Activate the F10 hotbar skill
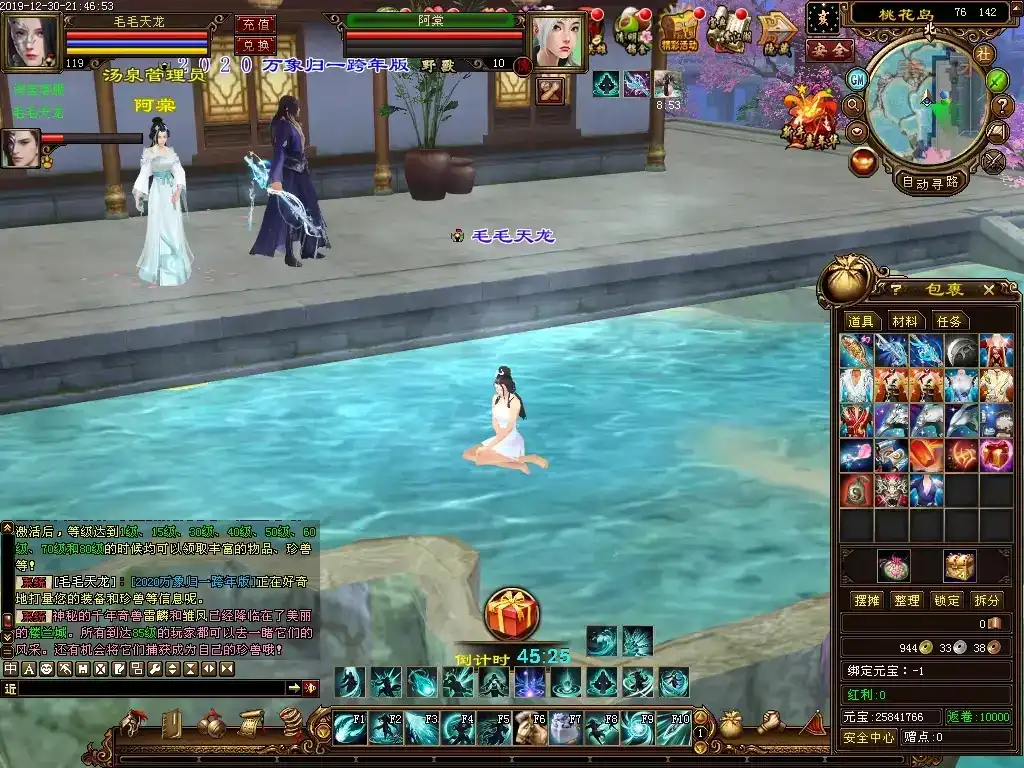Screen dimensions: 1024x768 [x=673, y=728]
